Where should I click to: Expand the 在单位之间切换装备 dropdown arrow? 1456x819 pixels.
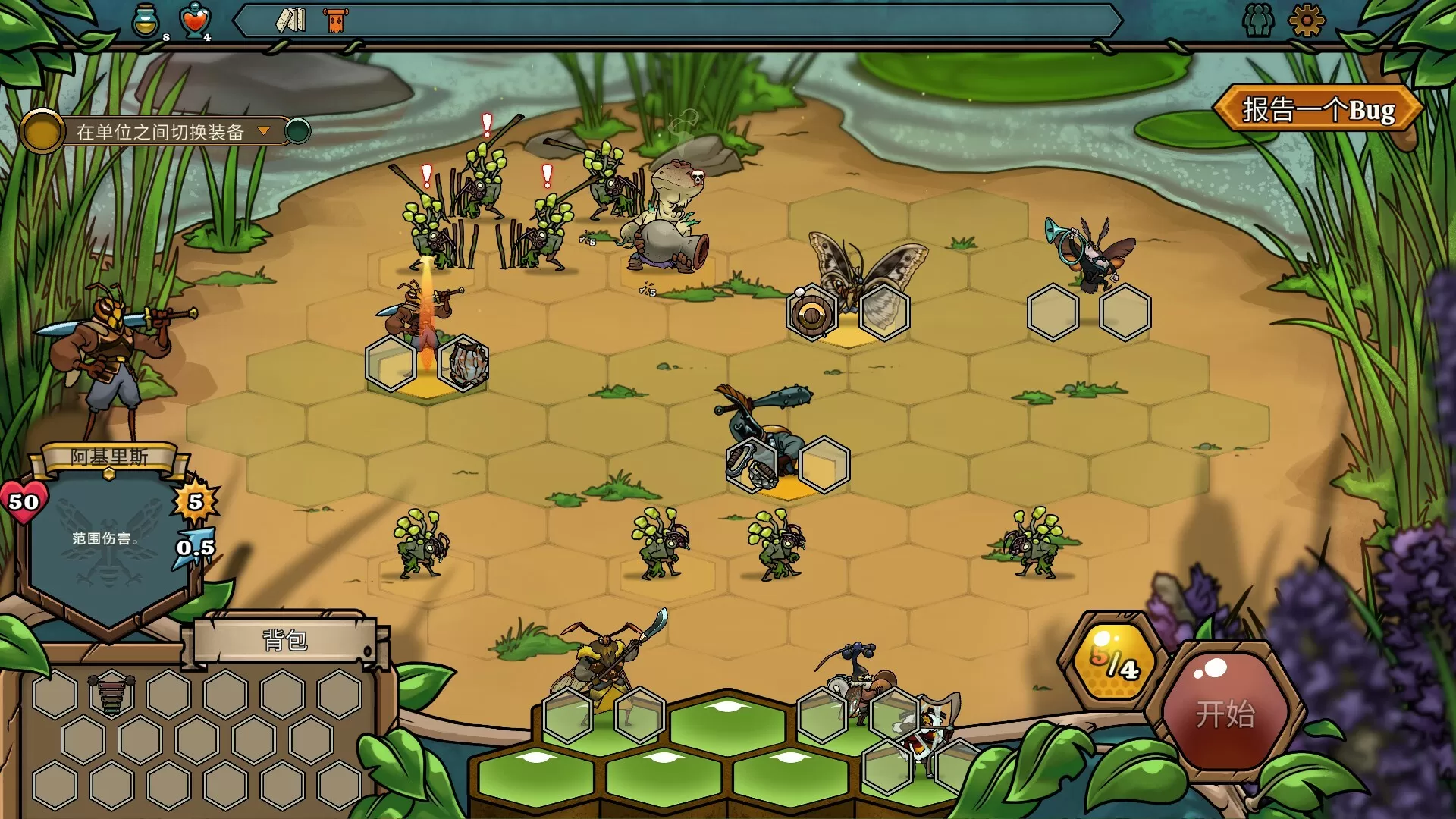click(264, 130)
